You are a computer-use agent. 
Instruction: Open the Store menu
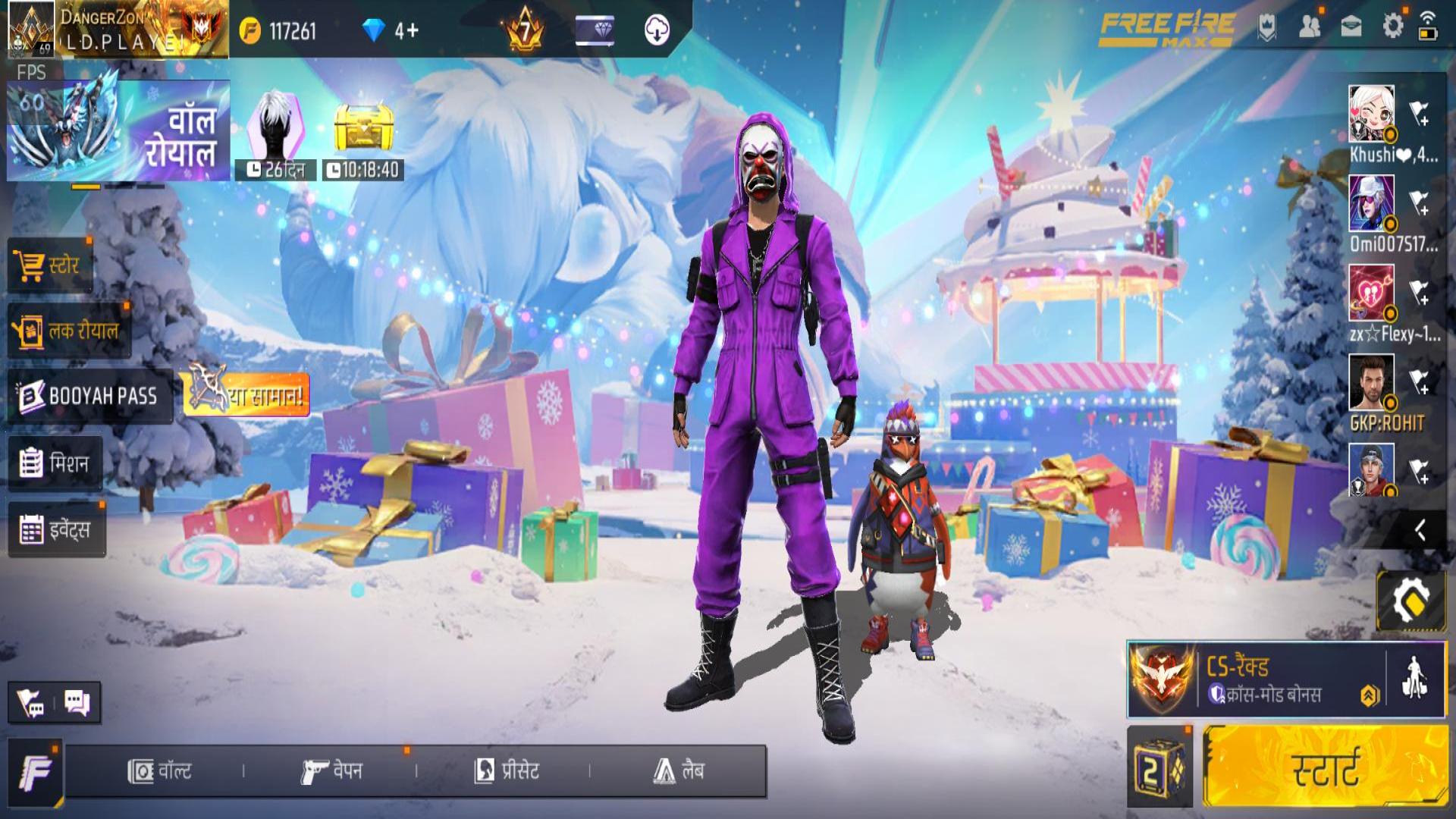click(x=50, y=265)
